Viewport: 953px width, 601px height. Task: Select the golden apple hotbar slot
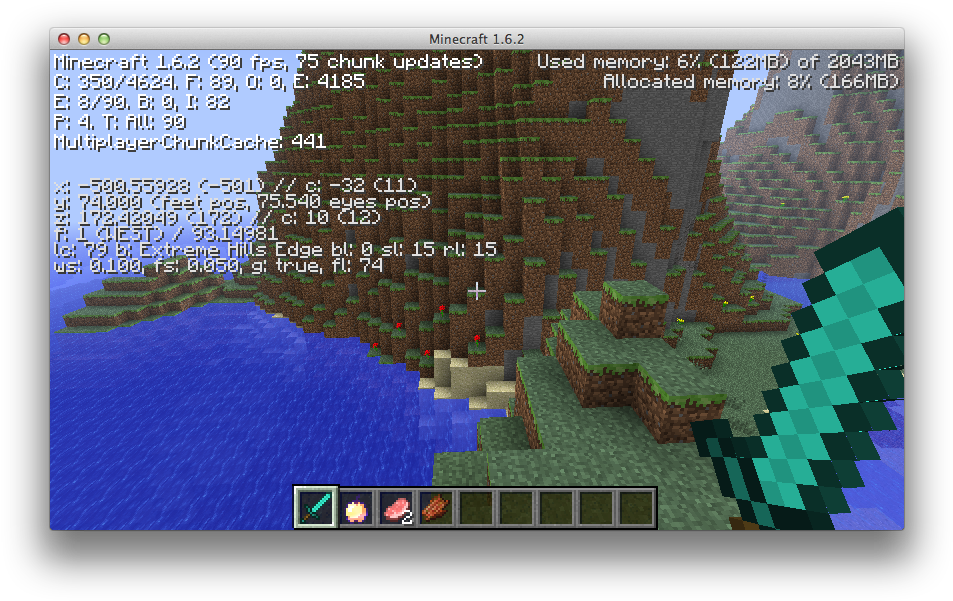pyautogui.click(x=355, y=508)
